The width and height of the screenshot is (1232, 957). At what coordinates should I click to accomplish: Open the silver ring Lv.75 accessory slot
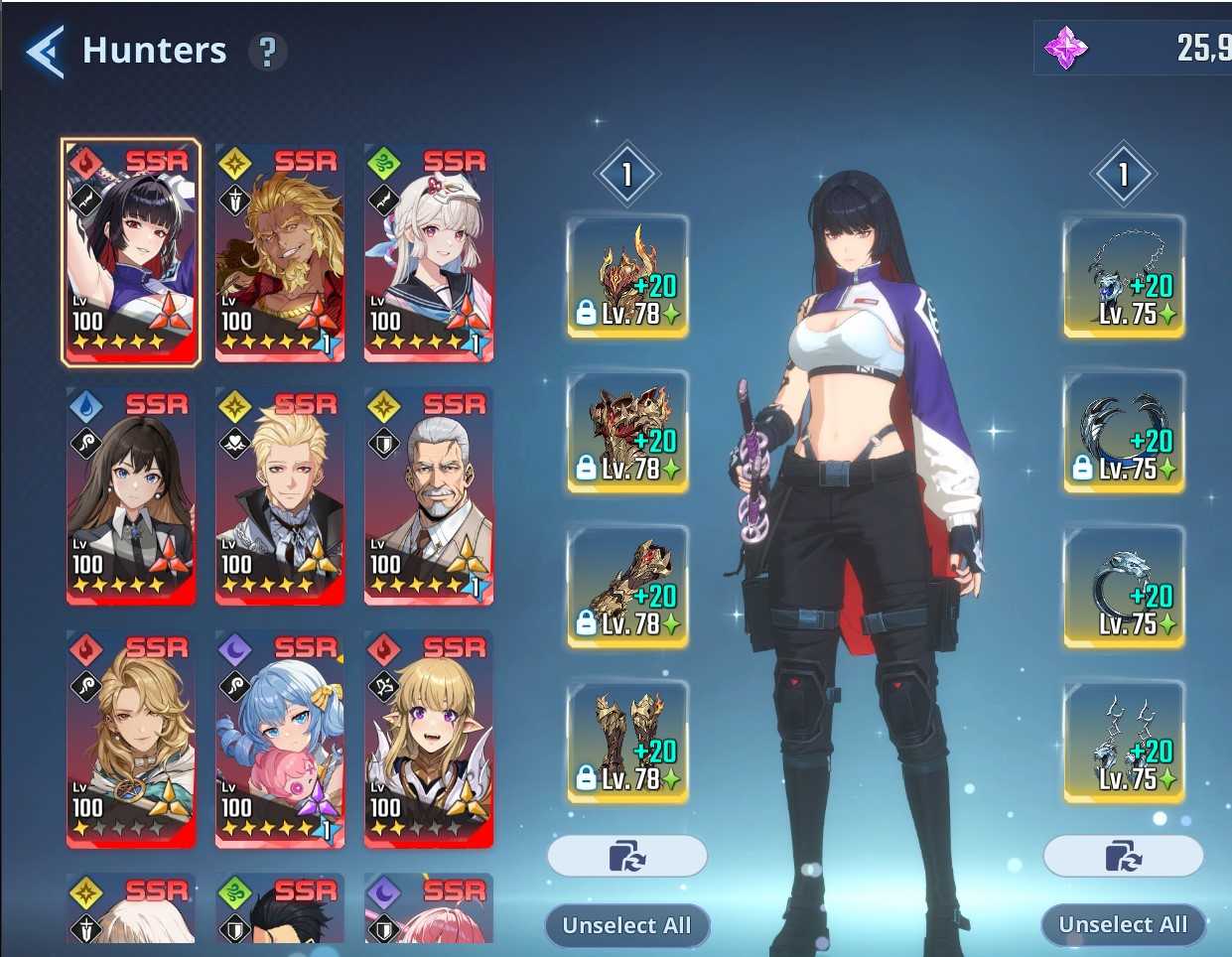[1124, 587]
